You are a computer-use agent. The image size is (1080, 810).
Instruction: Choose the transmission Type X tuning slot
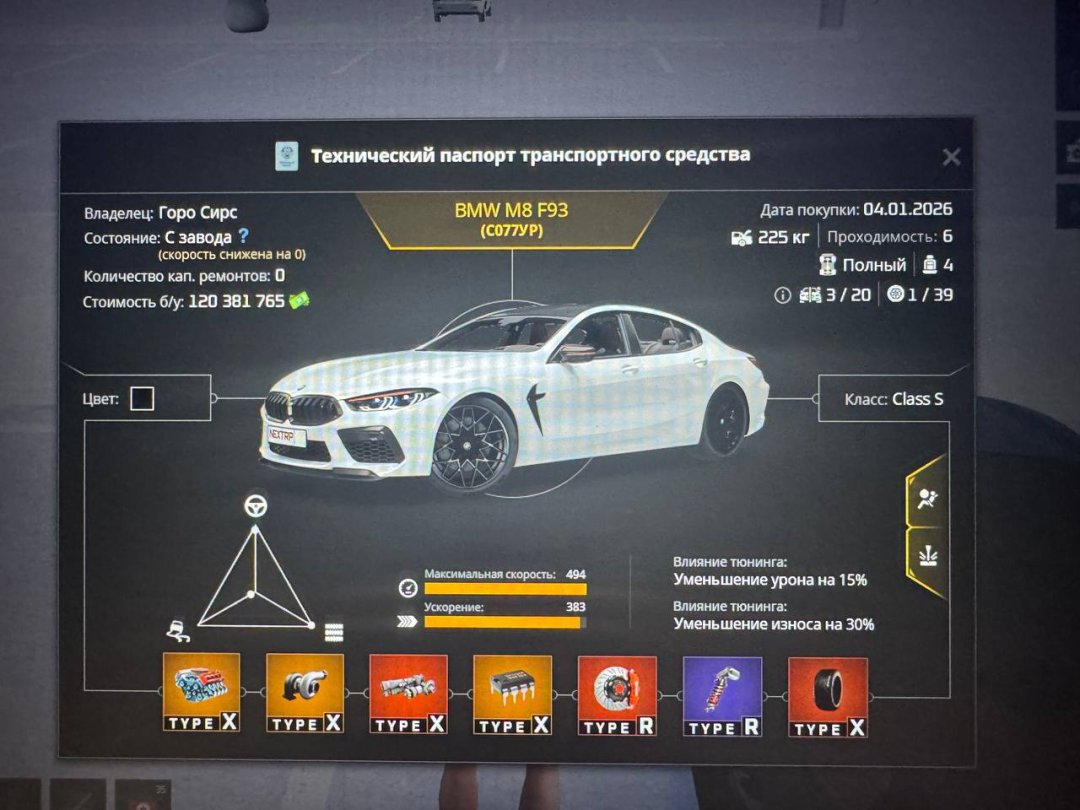408,694
